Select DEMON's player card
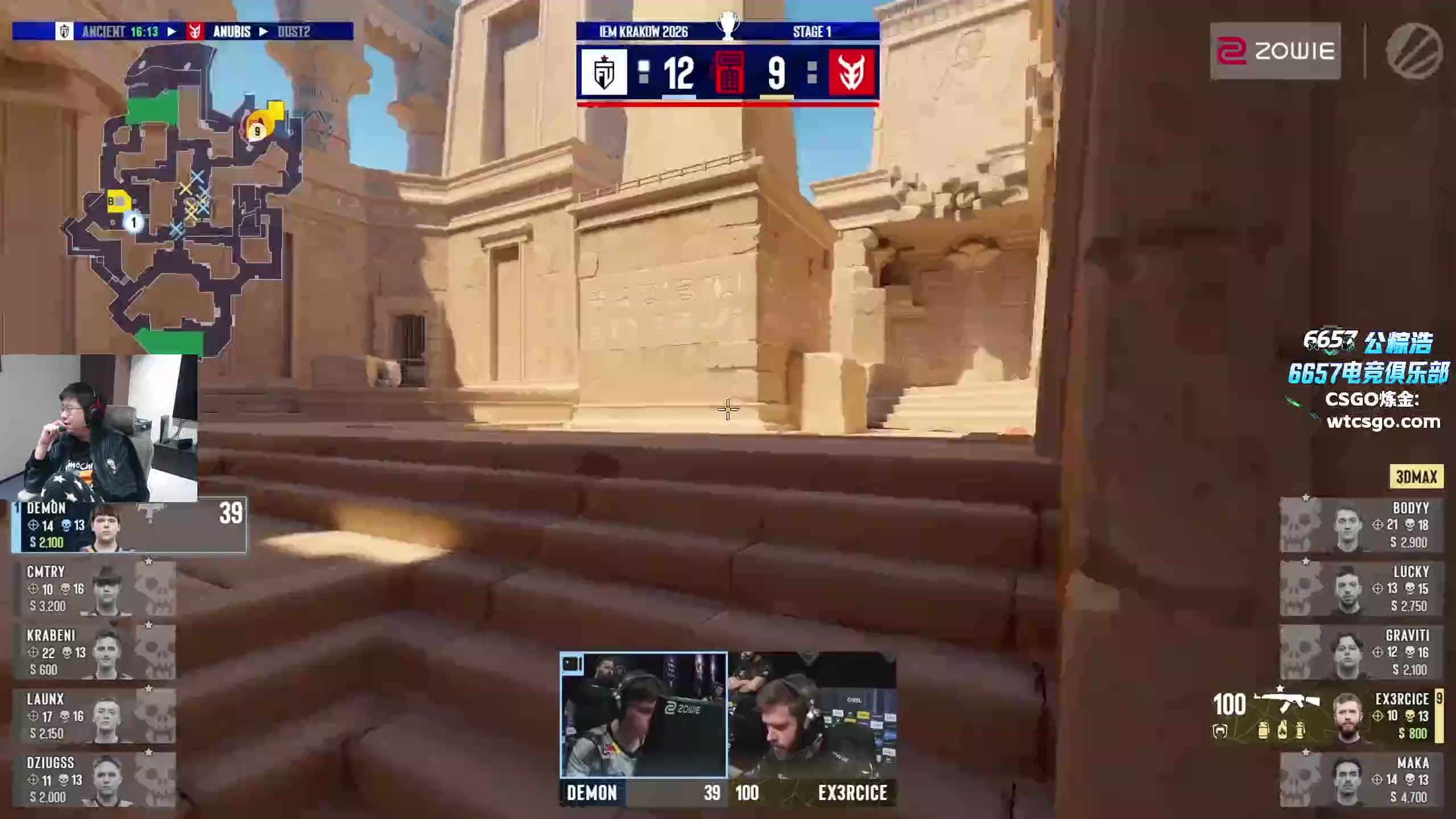 pos(129,526)
